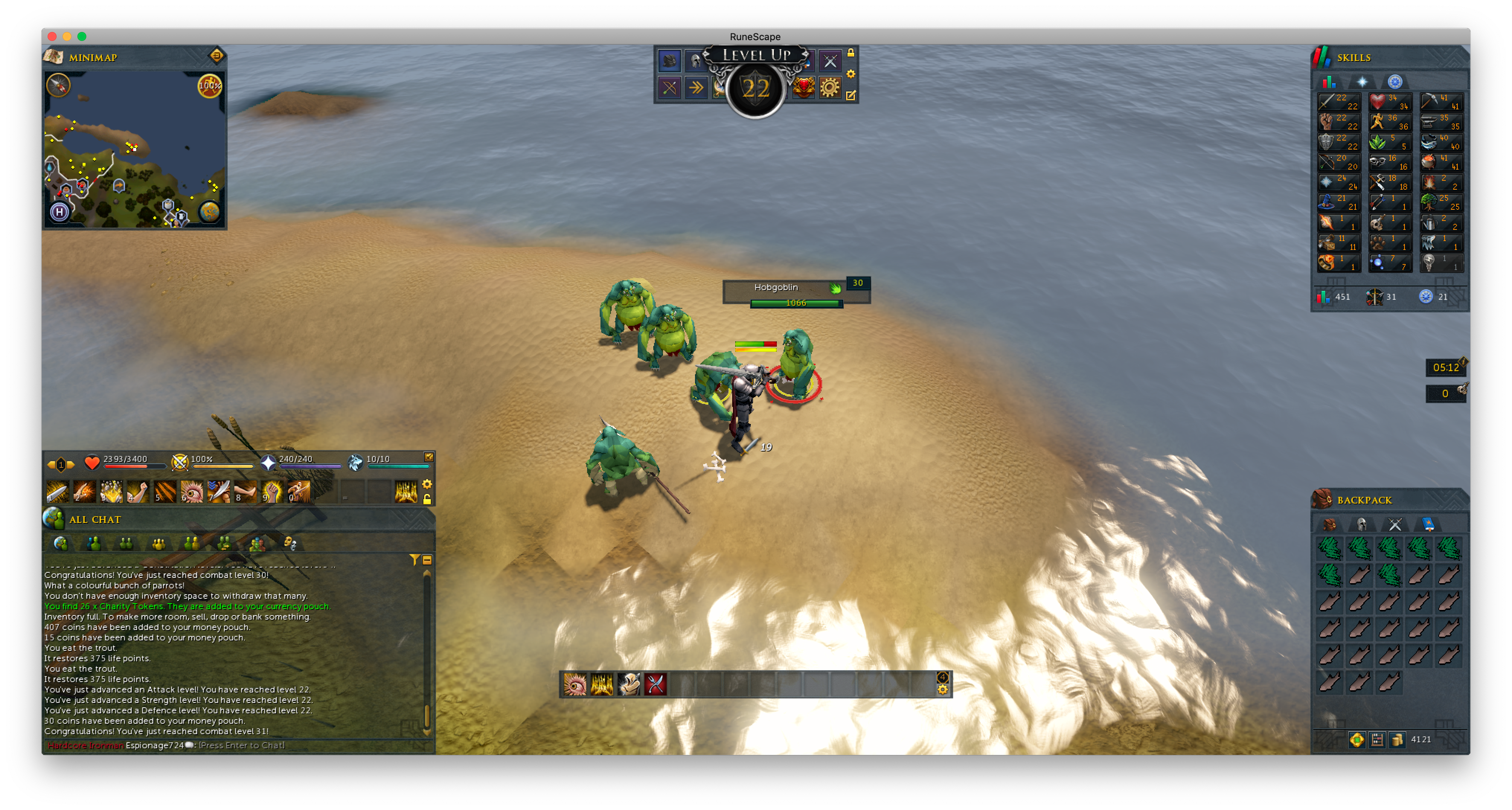
Task: Open the Attack skill with sword icon
Action: pos(1338,102)
